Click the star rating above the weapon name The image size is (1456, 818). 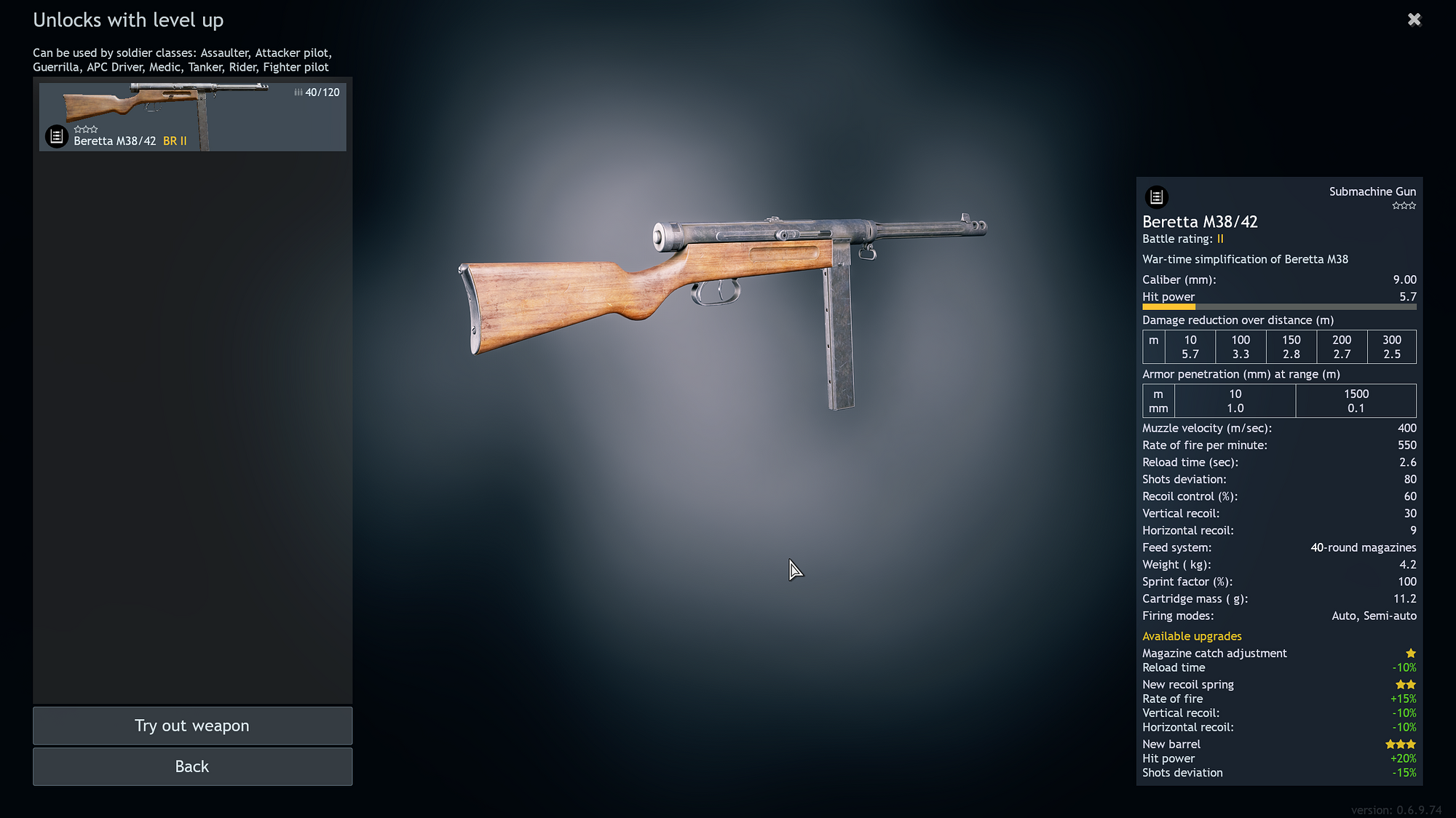pos(85,128)
